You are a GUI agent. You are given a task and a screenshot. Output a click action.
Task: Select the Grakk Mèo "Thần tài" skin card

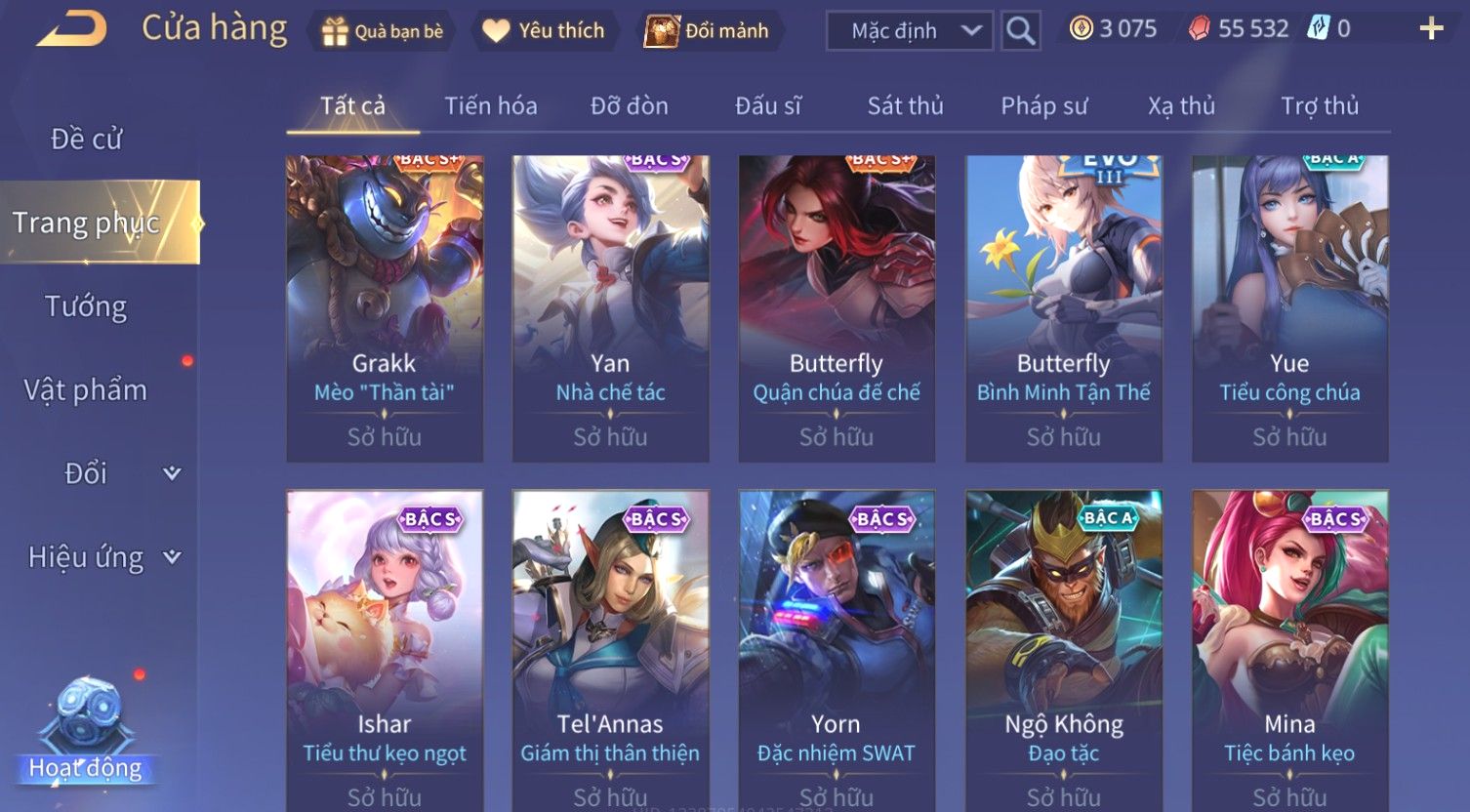[385, 308]
